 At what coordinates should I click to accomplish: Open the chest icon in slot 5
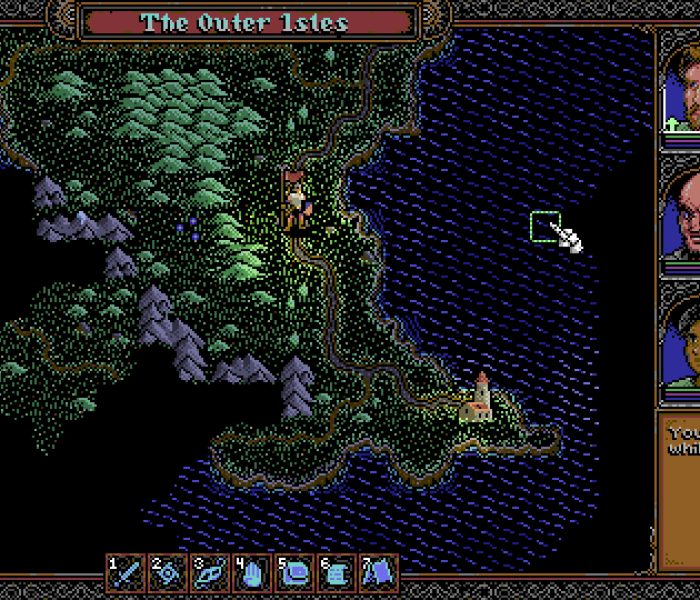pos(295,572)
